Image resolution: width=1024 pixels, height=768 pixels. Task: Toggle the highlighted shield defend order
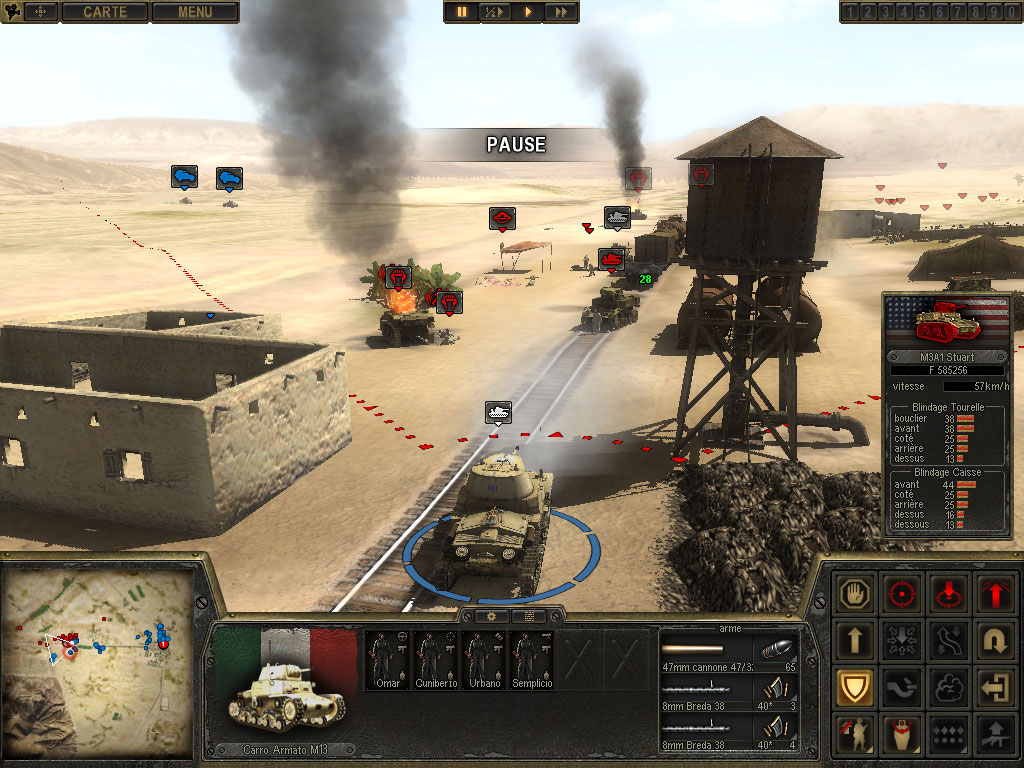(856, 688)
